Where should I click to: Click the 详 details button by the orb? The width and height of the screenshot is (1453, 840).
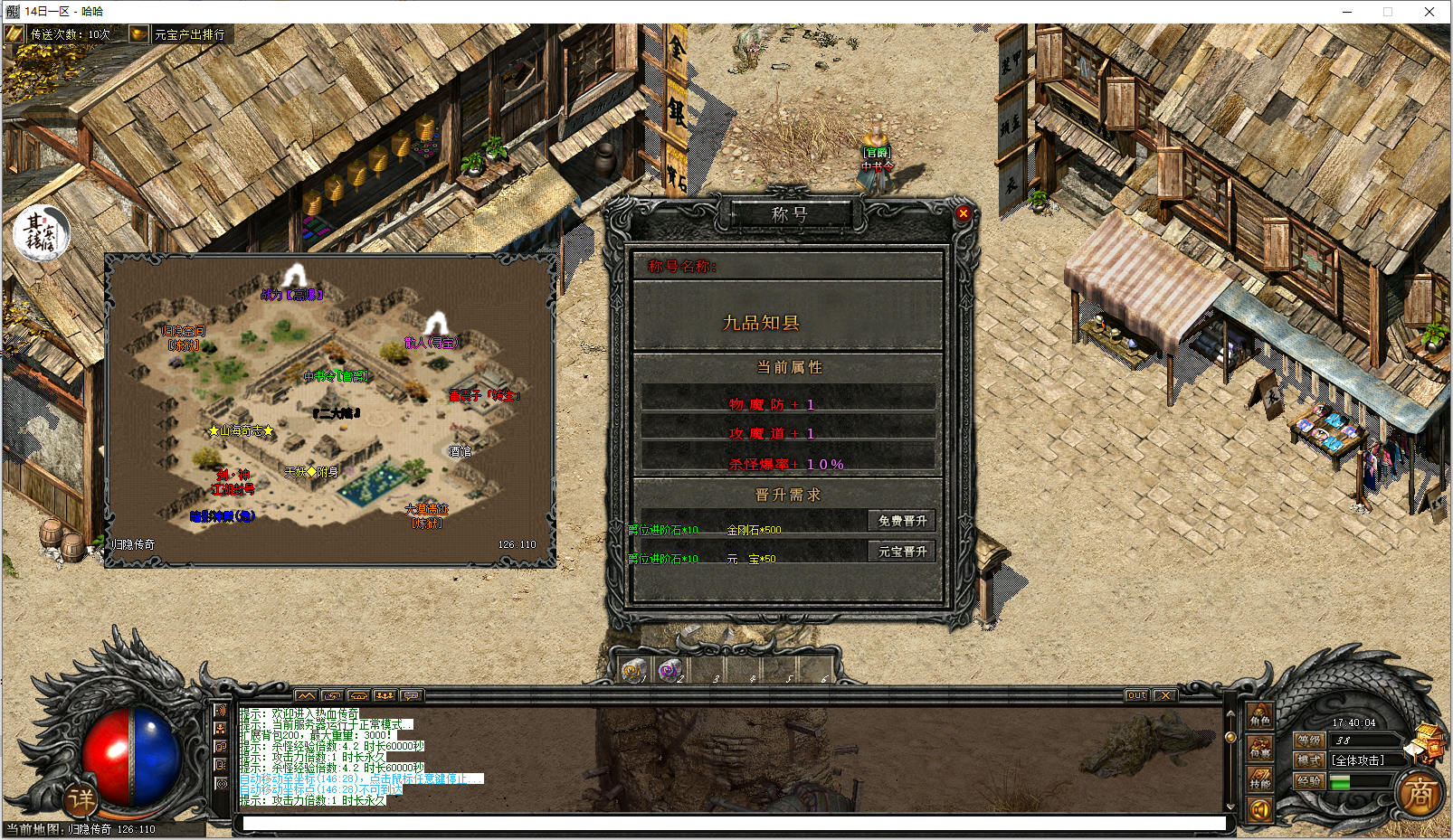tap(81, 798)
